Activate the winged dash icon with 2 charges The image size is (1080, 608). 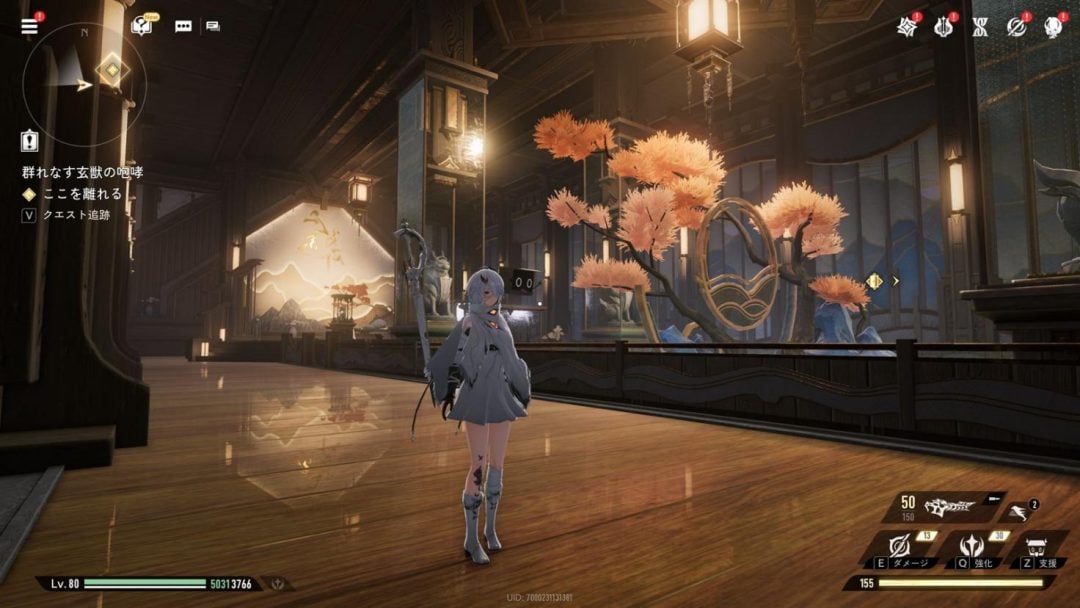point(1019,512)
